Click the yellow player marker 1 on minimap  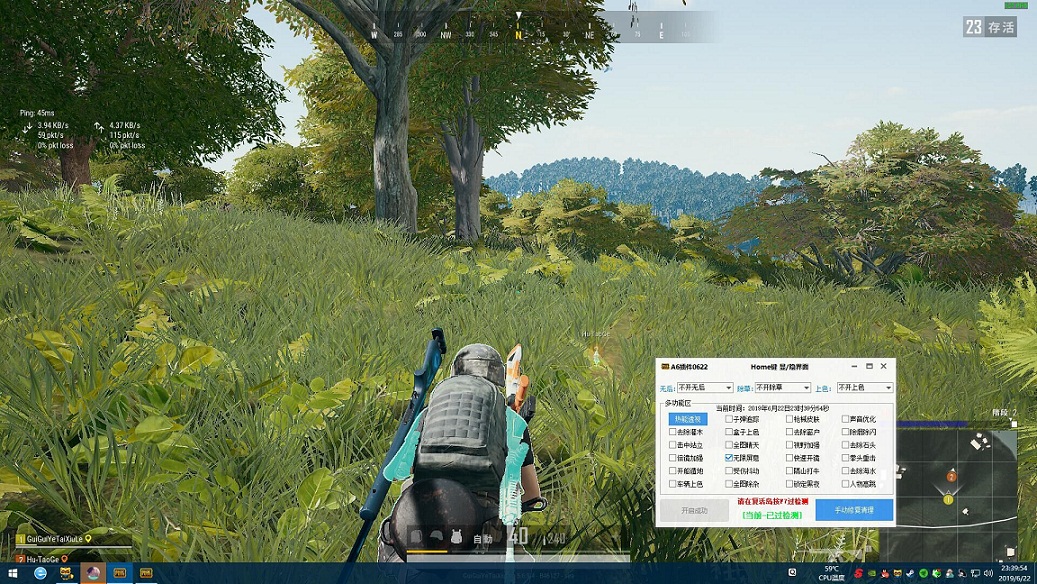pos(947,498)
